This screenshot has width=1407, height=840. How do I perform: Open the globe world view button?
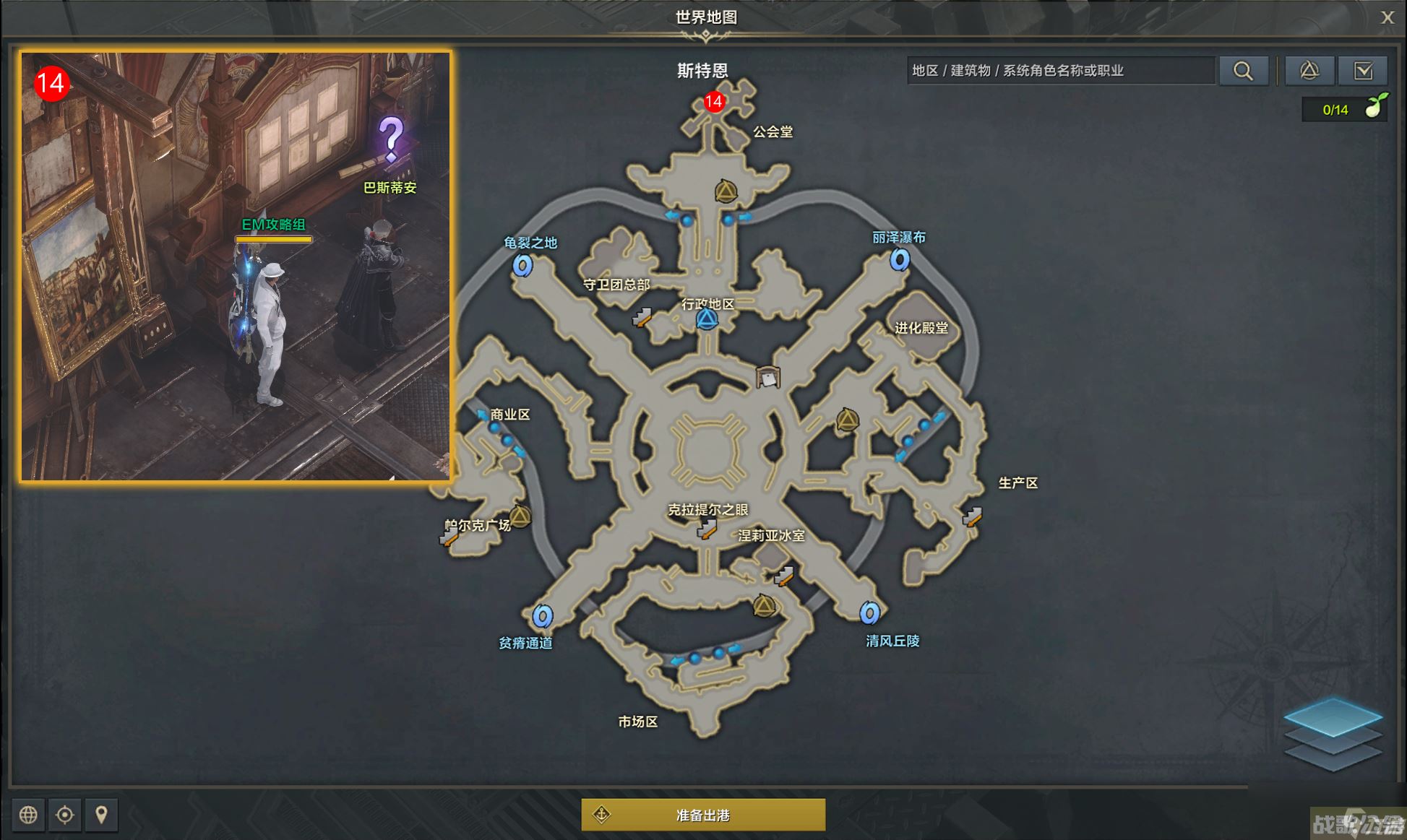click(x=28, y=815)
